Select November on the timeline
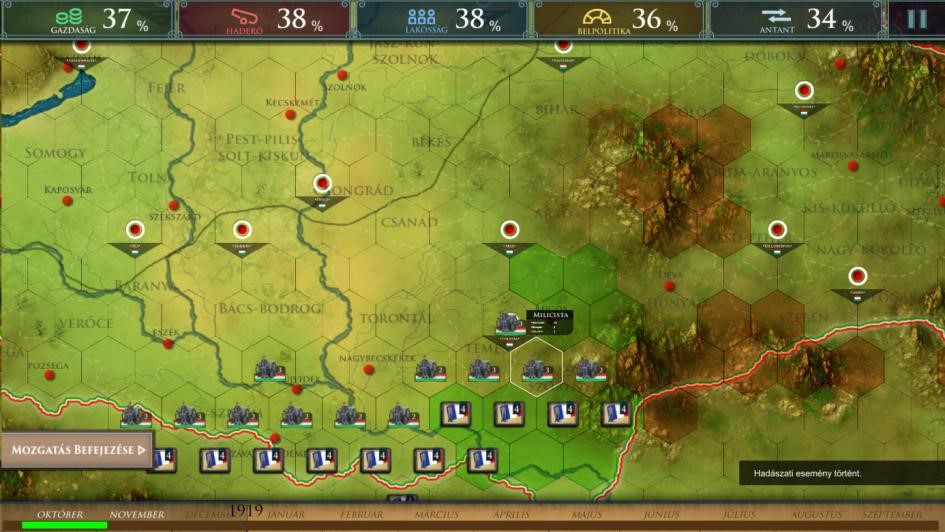This screenshot has width=945, height=532. point(137,515)
